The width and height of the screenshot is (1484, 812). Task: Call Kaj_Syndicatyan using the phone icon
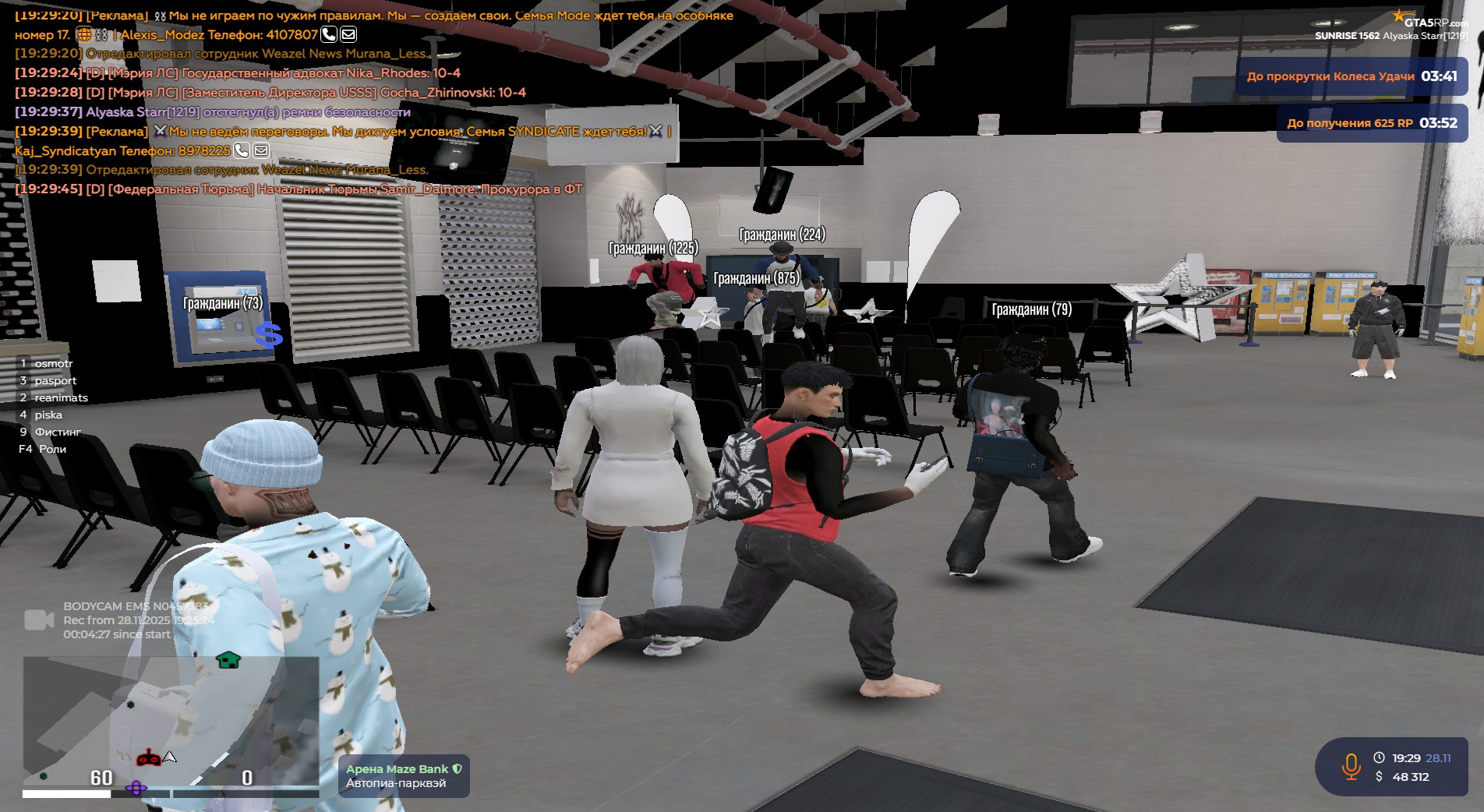[x=242, y=150]
